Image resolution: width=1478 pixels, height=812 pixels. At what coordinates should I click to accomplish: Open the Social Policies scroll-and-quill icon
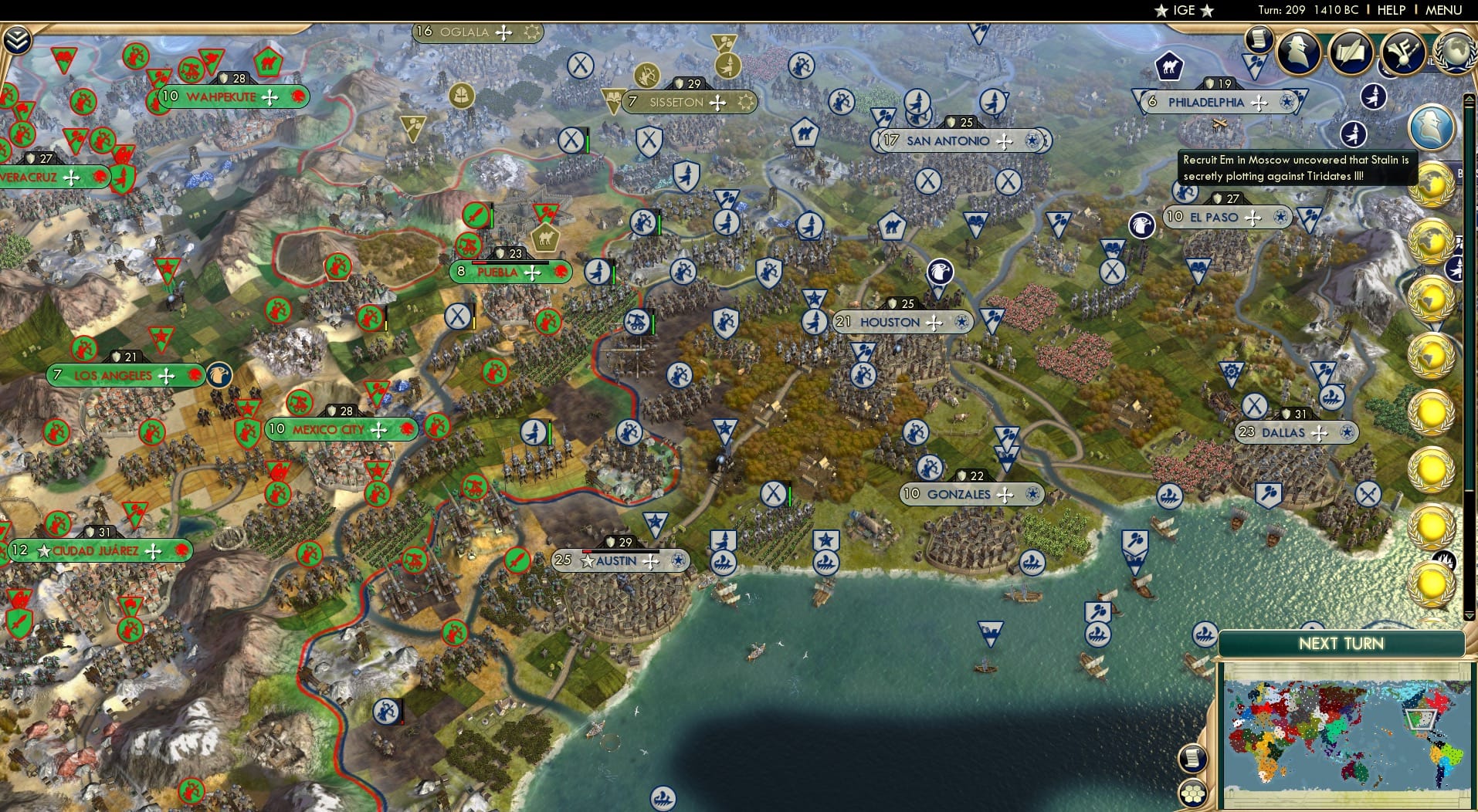pyautogui.click(x=1351, y=52)
